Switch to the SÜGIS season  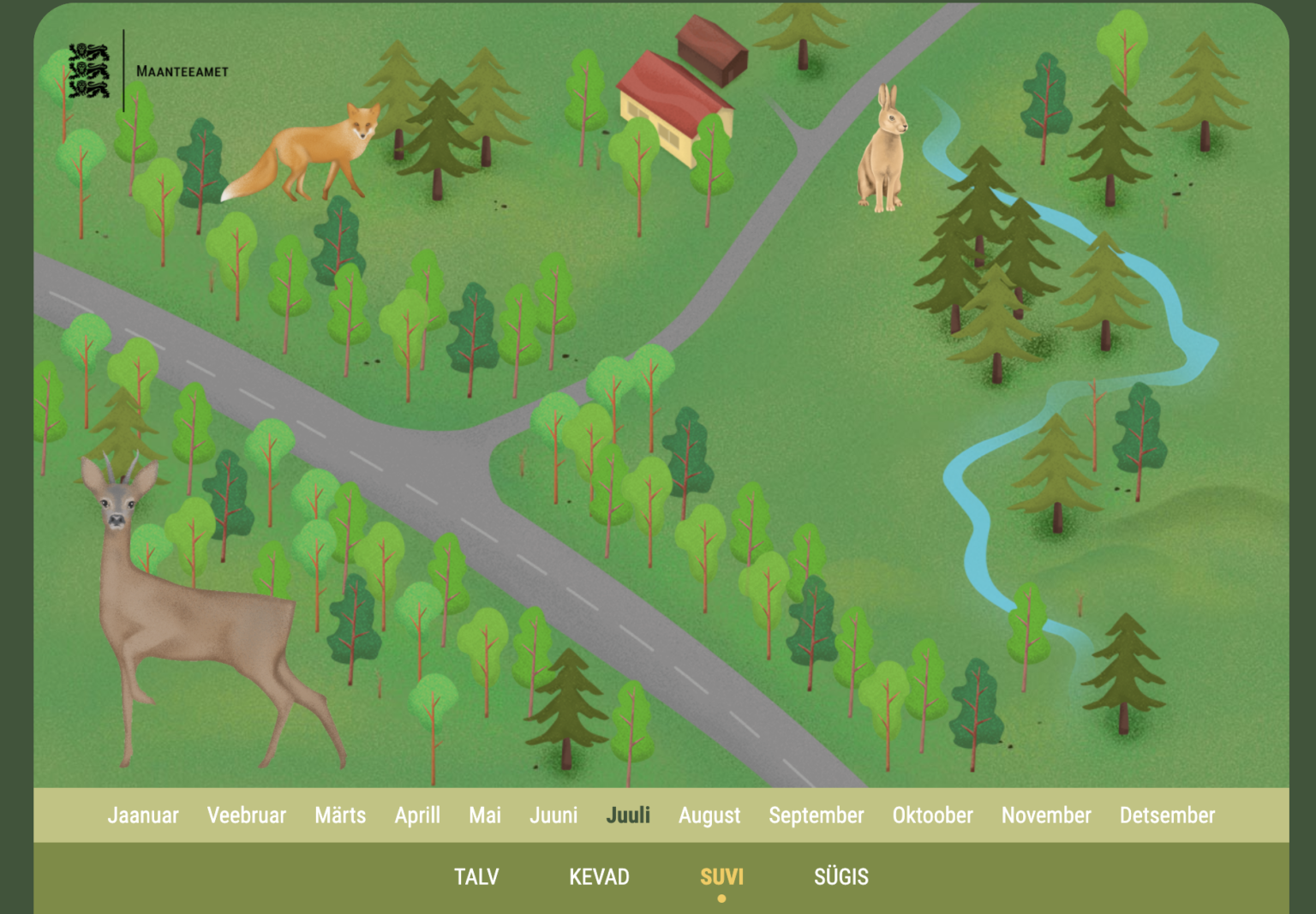[x=841, y=876]
